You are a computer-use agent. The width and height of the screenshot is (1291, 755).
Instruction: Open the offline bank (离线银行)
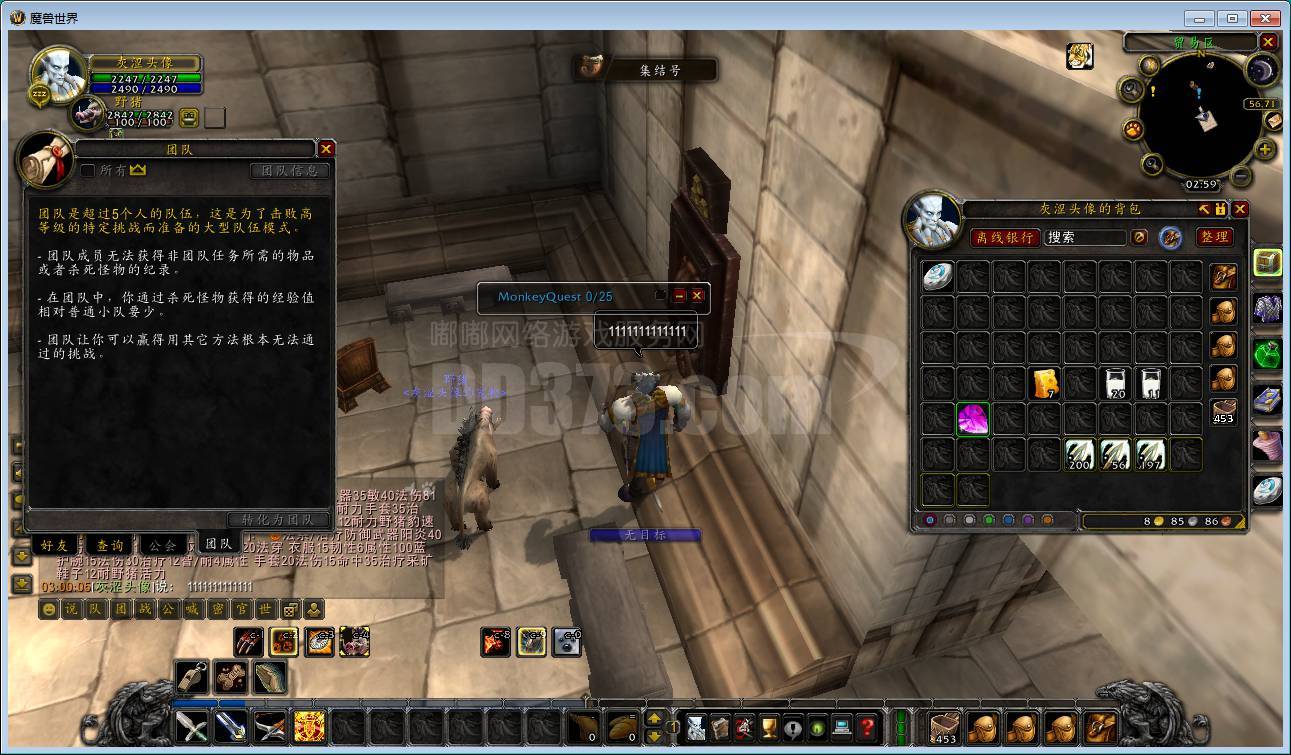point(1004,237)
